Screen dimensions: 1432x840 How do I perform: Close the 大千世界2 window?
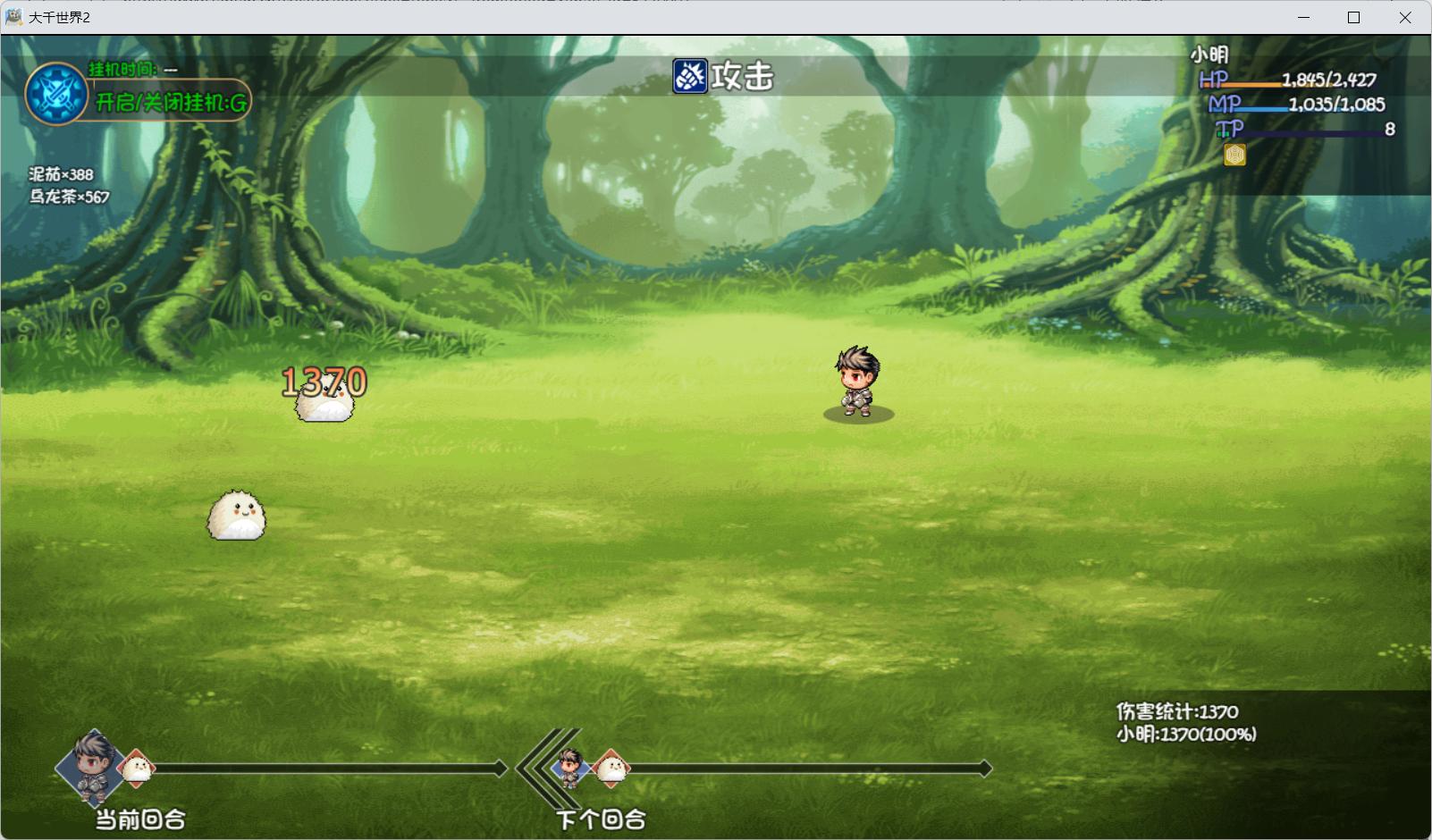click(x=1404, y=18)
